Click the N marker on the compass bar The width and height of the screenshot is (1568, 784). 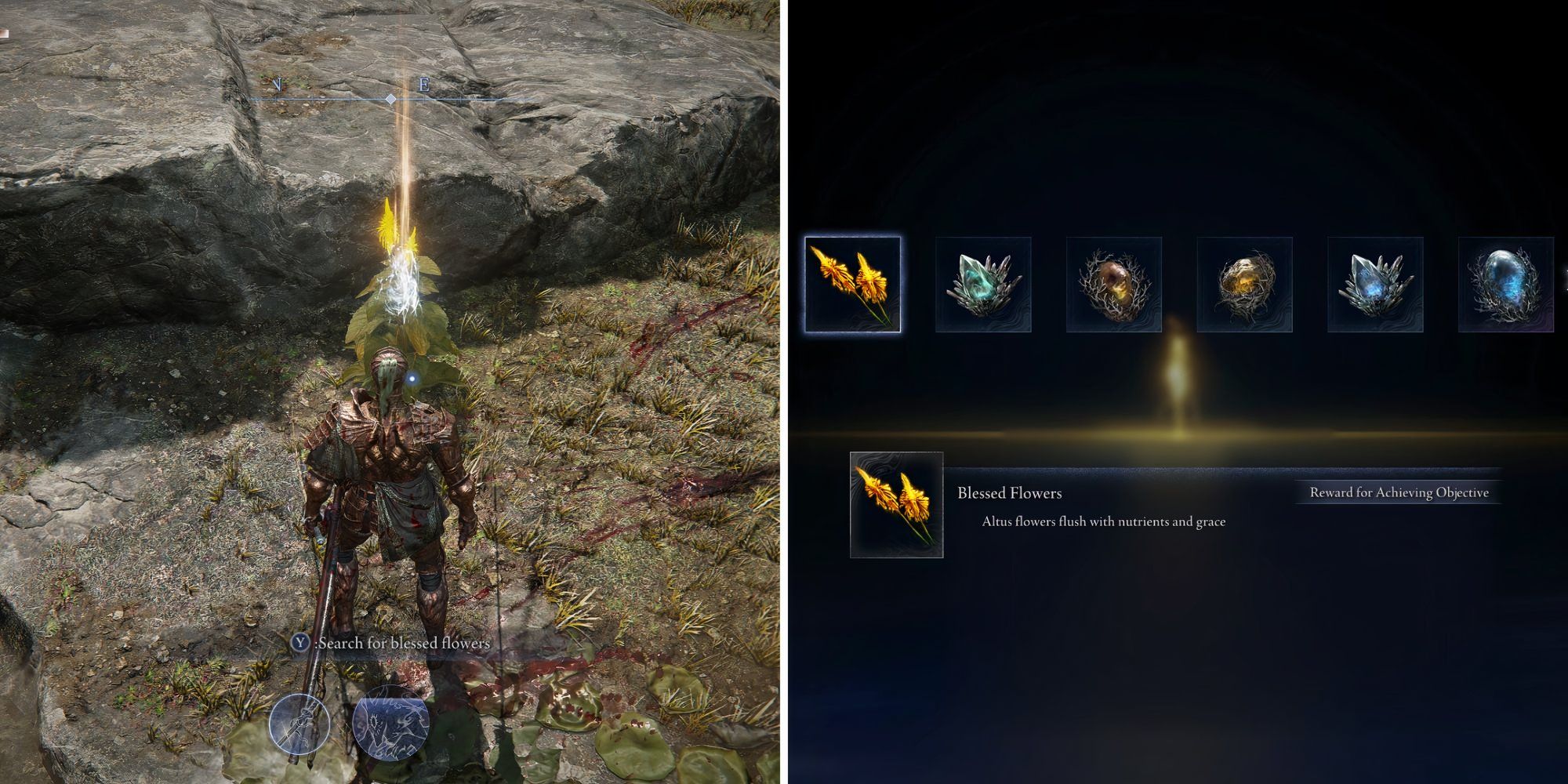[x=278, y=82]
